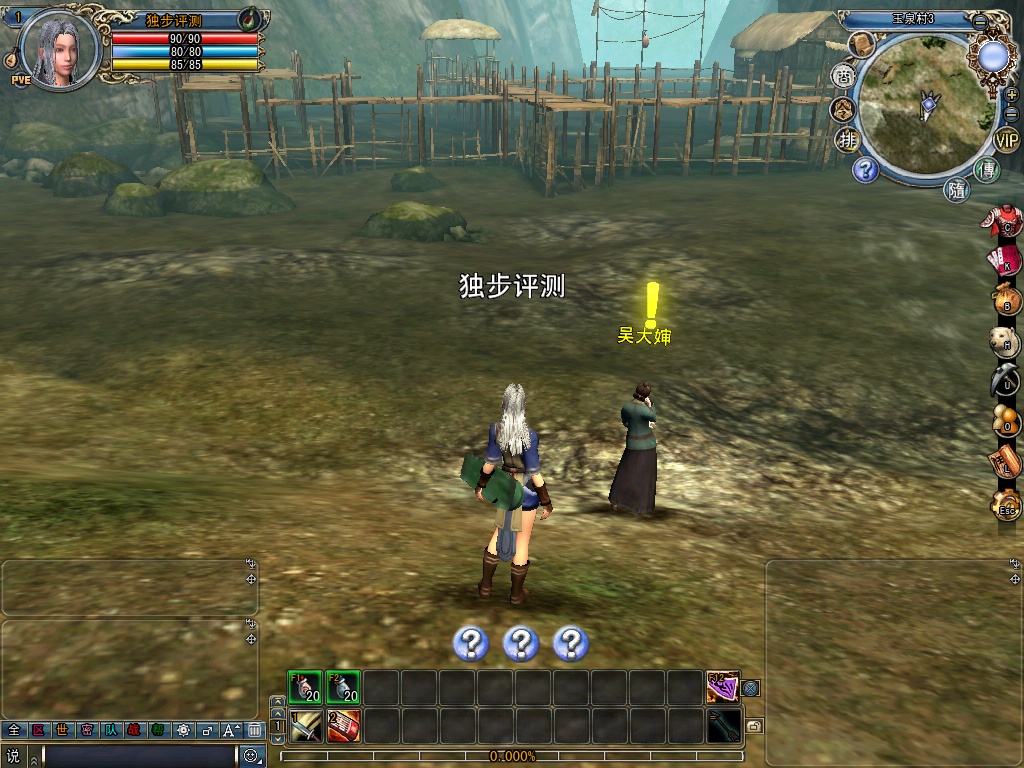Click the 傳 teleport button
The width and height of the screenshot is (1024, 768).
[x=987, y=170]
